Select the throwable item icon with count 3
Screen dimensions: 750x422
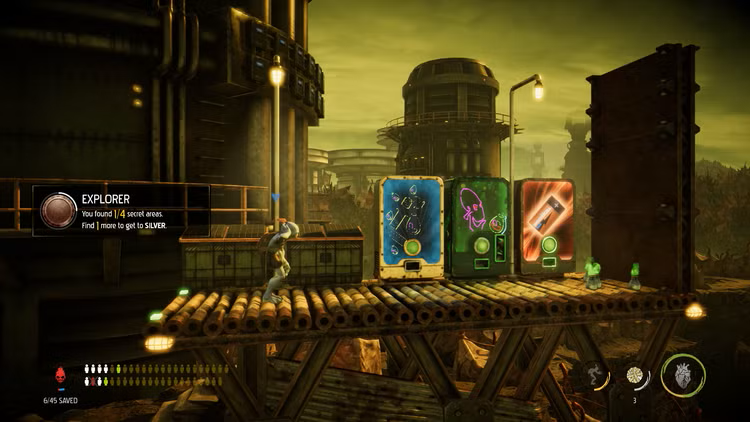635,374
